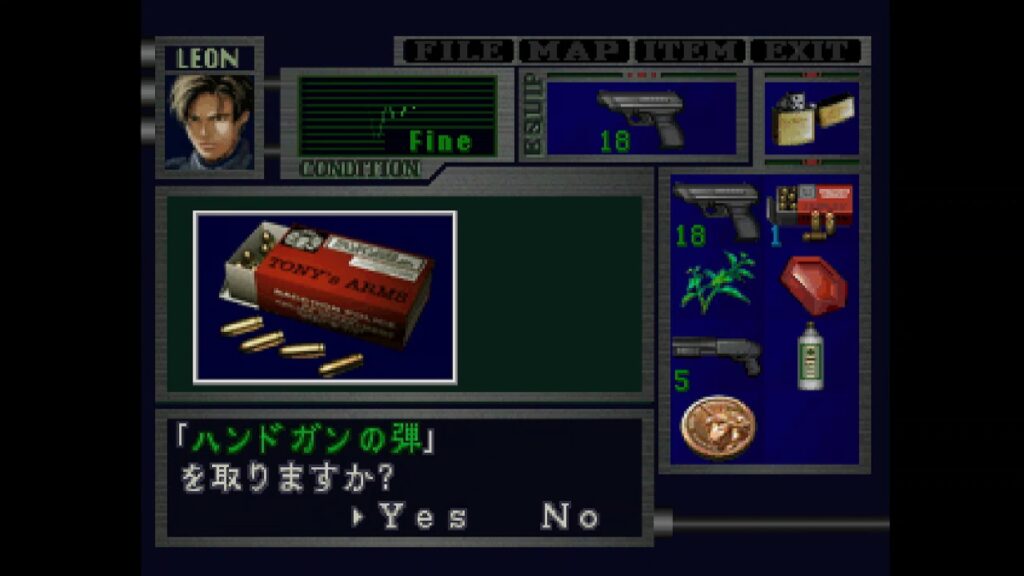Select the equipped handgun slot

point(641,117)
